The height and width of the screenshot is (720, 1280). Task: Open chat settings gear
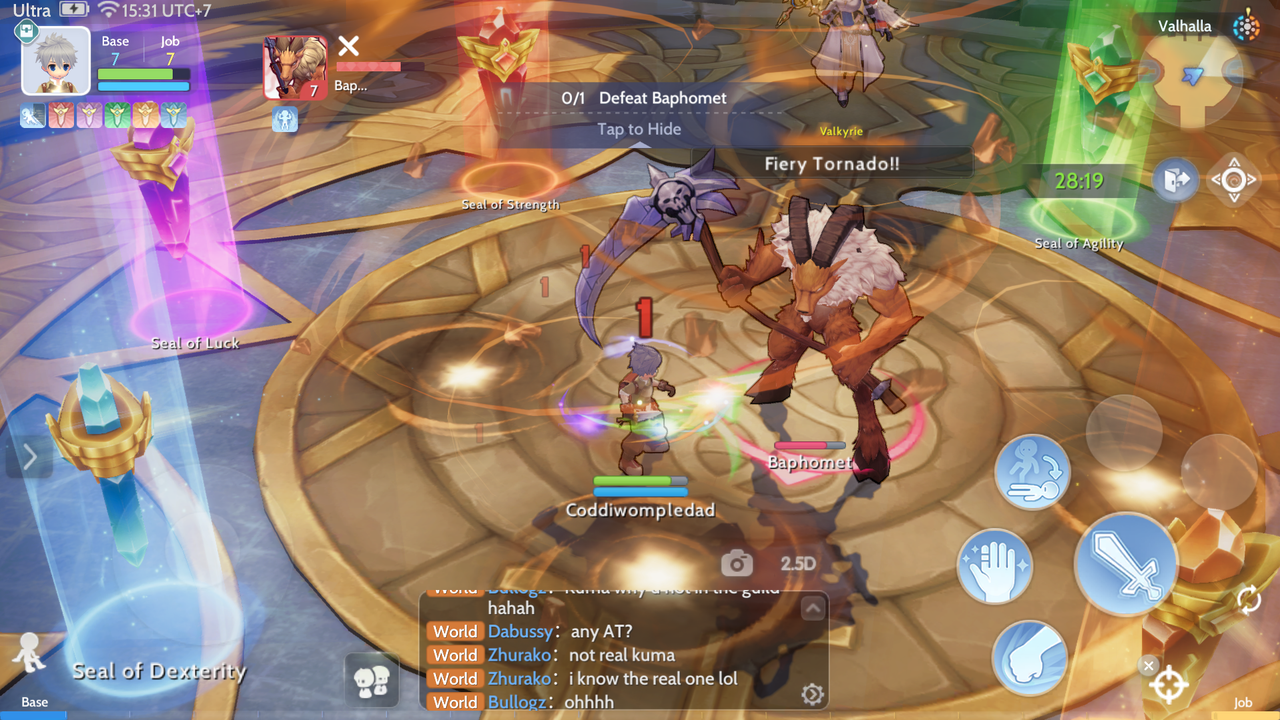tap(812, 694)
